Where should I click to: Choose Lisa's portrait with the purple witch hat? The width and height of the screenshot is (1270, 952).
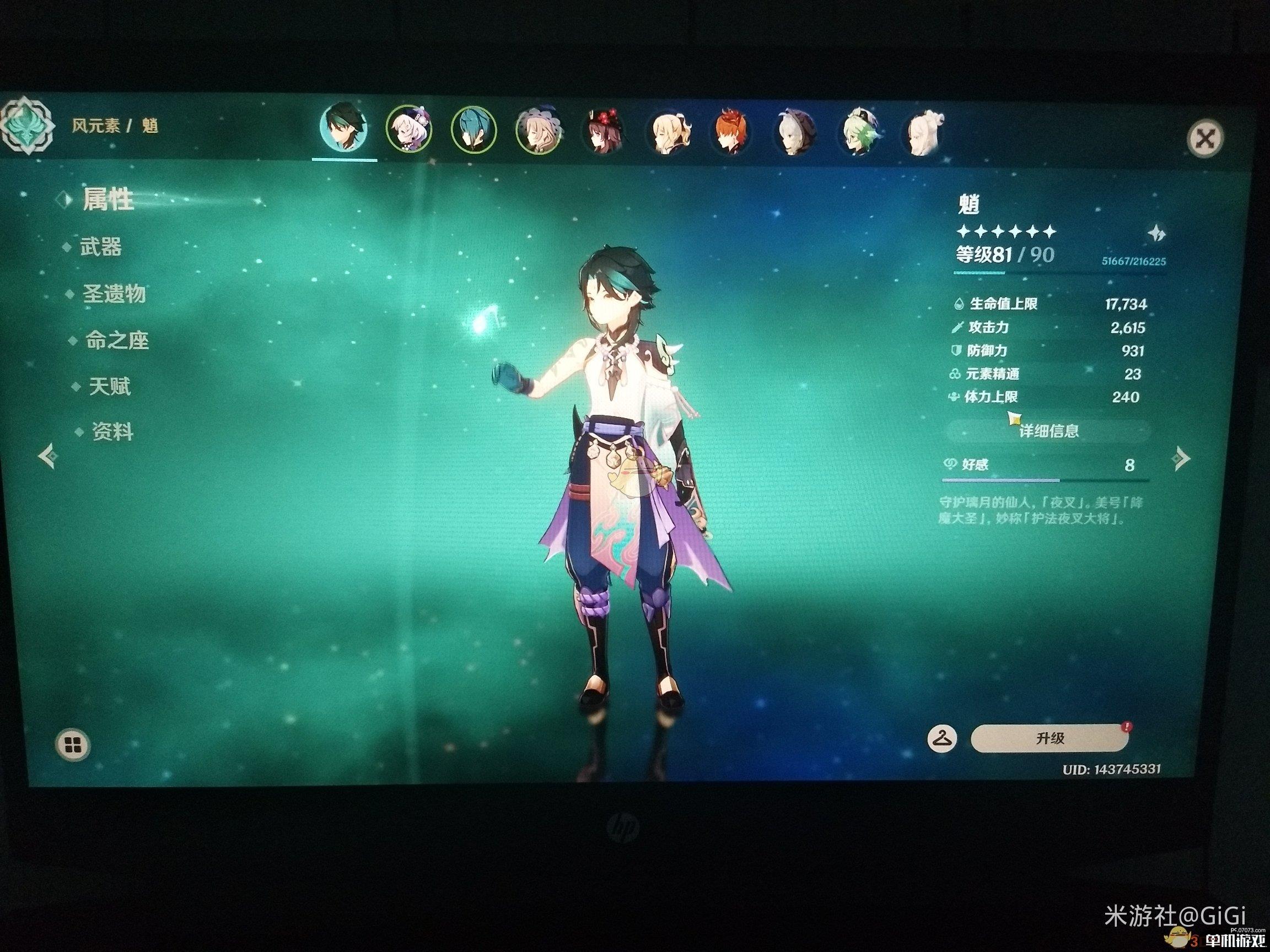coord(538,131)
